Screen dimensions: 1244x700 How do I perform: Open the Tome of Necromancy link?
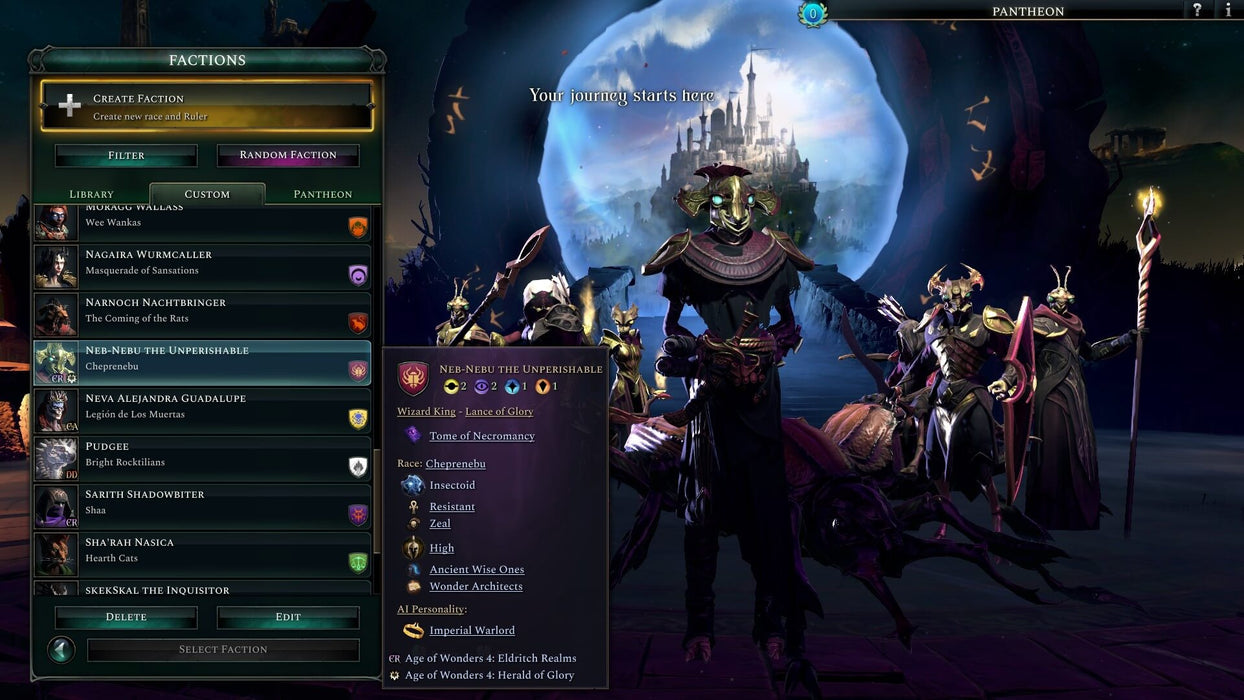(x=481, y=436)
